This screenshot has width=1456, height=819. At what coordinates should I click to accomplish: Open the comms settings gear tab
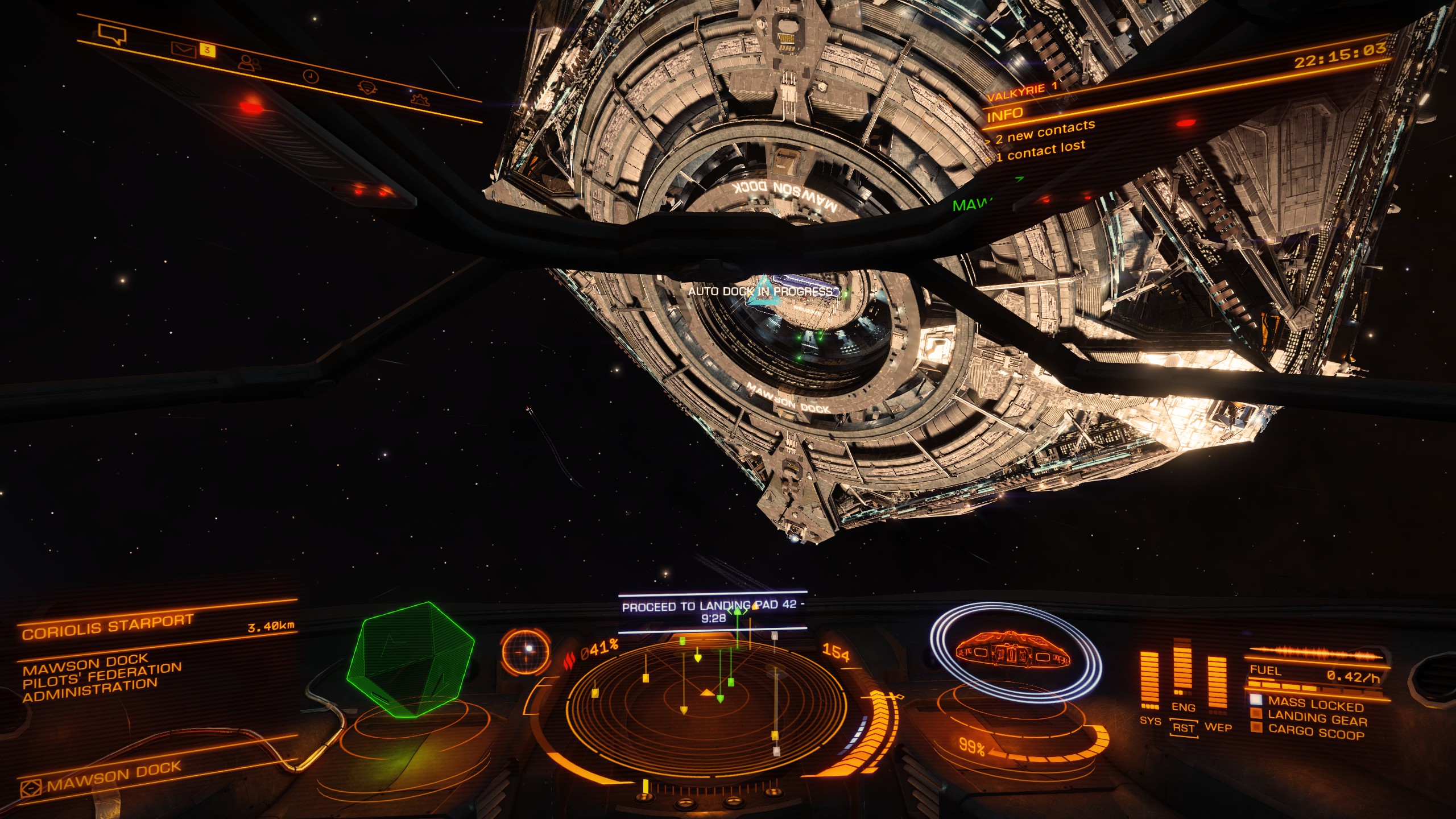(x=419, y=100)
